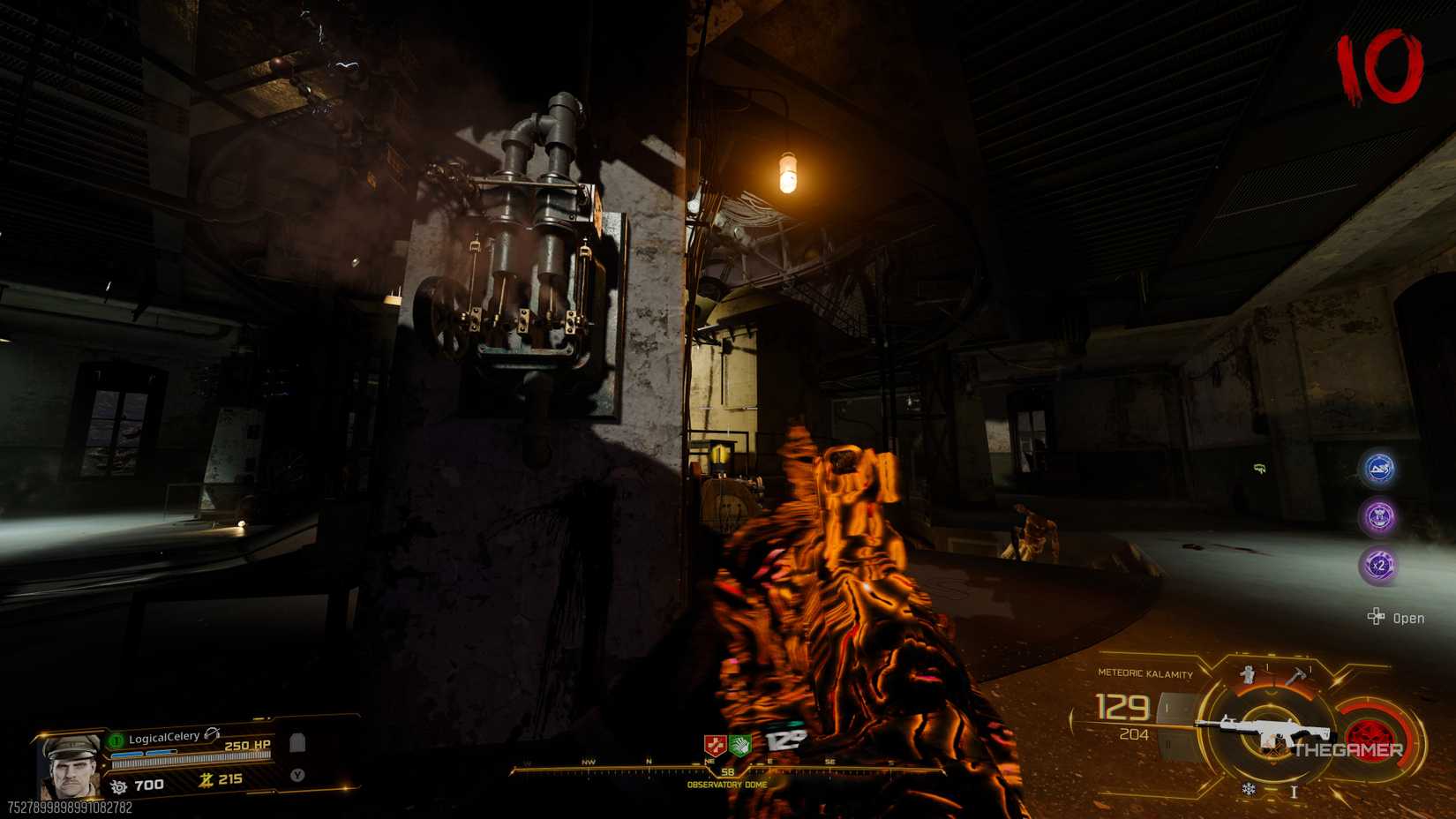Screen dimensions: 1456x819
Task: Toggle the x2 Double Points powerup indicator
Action: (x=1382, y=565)
